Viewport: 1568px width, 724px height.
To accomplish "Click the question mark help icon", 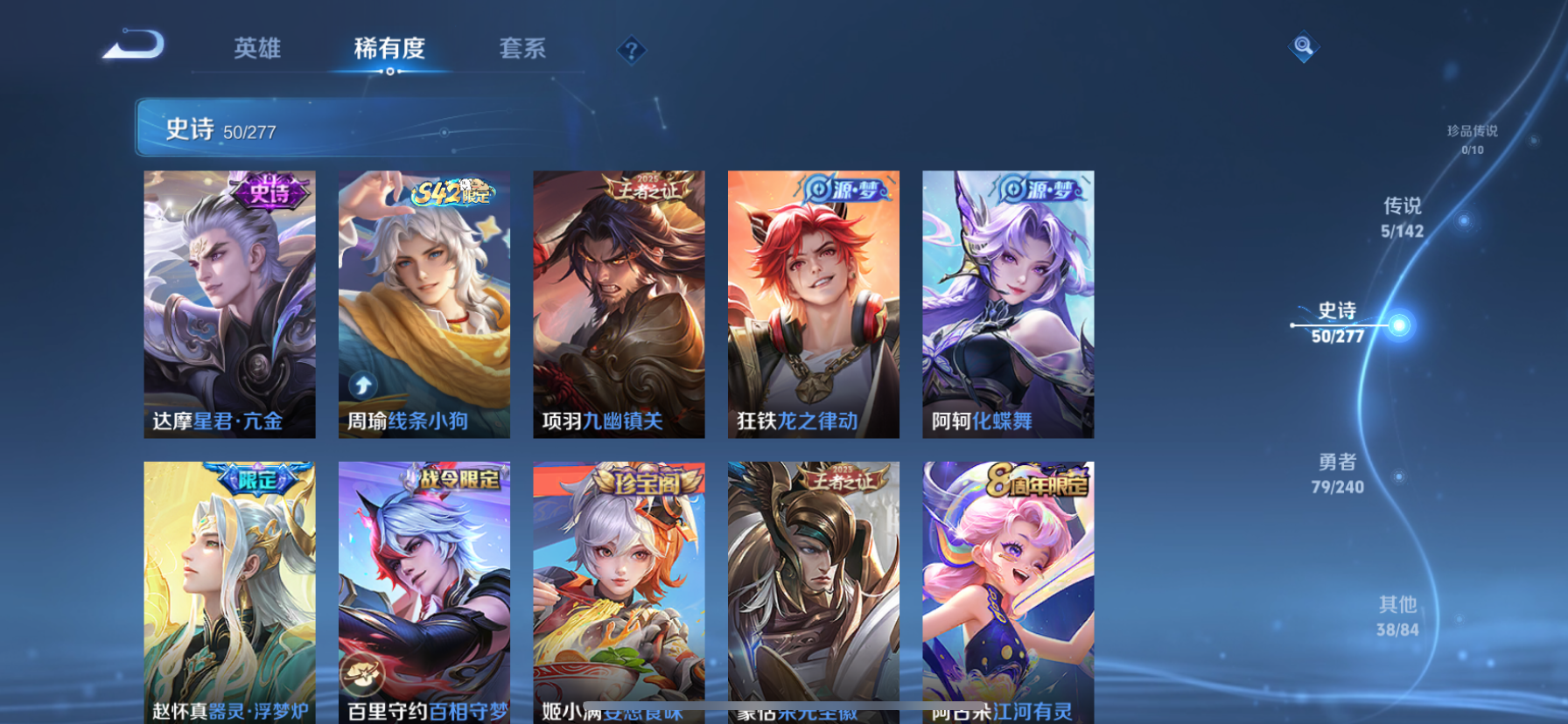I will 629,51.
